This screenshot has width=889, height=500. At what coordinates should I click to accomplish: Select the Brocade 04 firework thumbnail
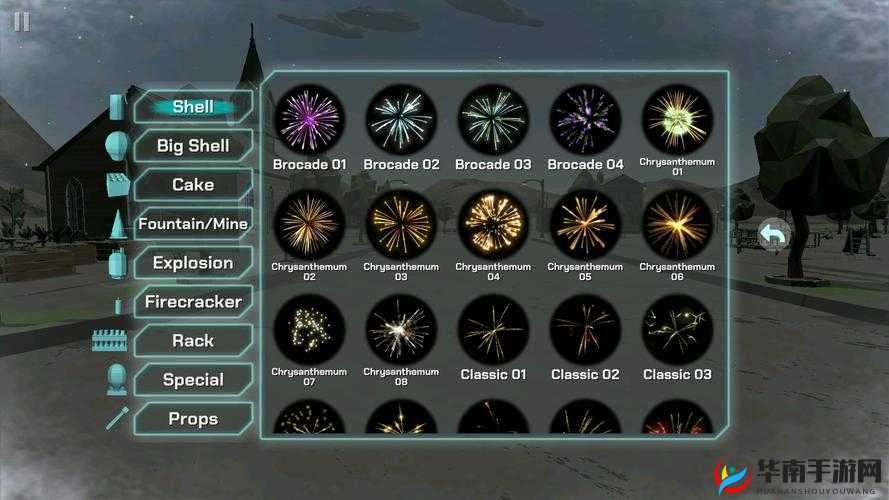585,119
